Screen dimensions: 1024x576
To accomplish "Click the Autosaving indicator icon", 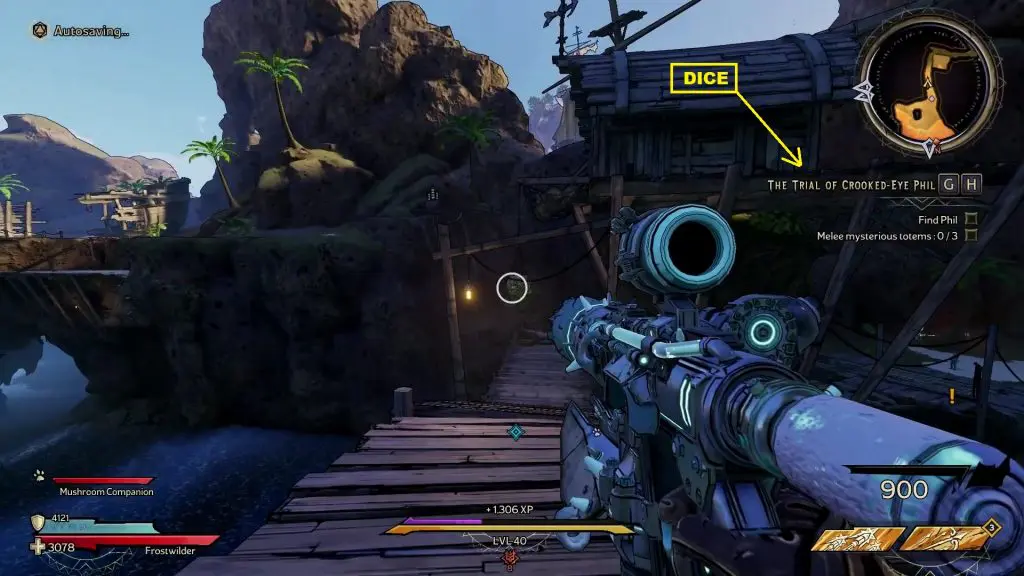I will point(39,30).
